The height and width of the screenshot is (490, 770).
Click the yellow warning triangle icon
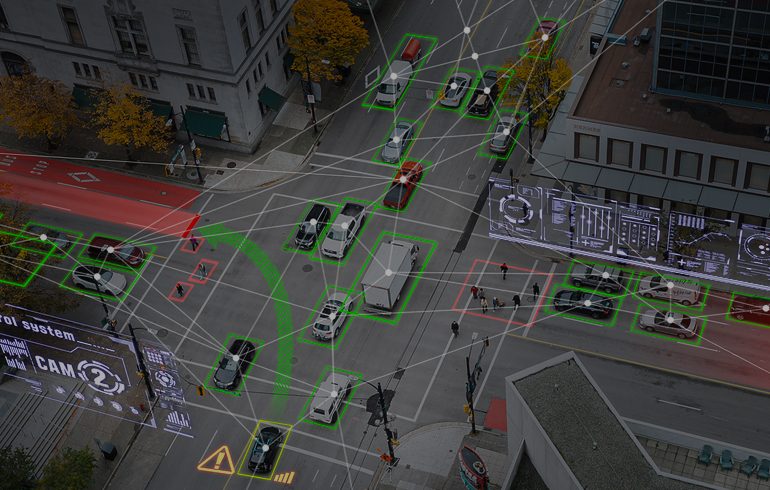pyautogui.click(x=216, y=460)
